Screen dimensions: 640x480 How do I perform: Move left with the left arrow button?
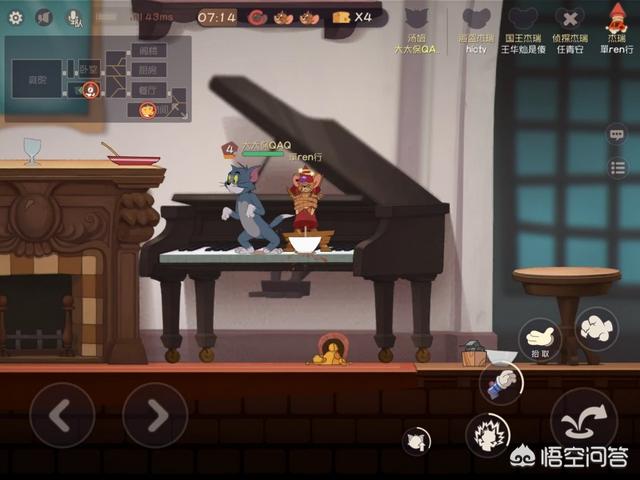click(x=62, y=415)
